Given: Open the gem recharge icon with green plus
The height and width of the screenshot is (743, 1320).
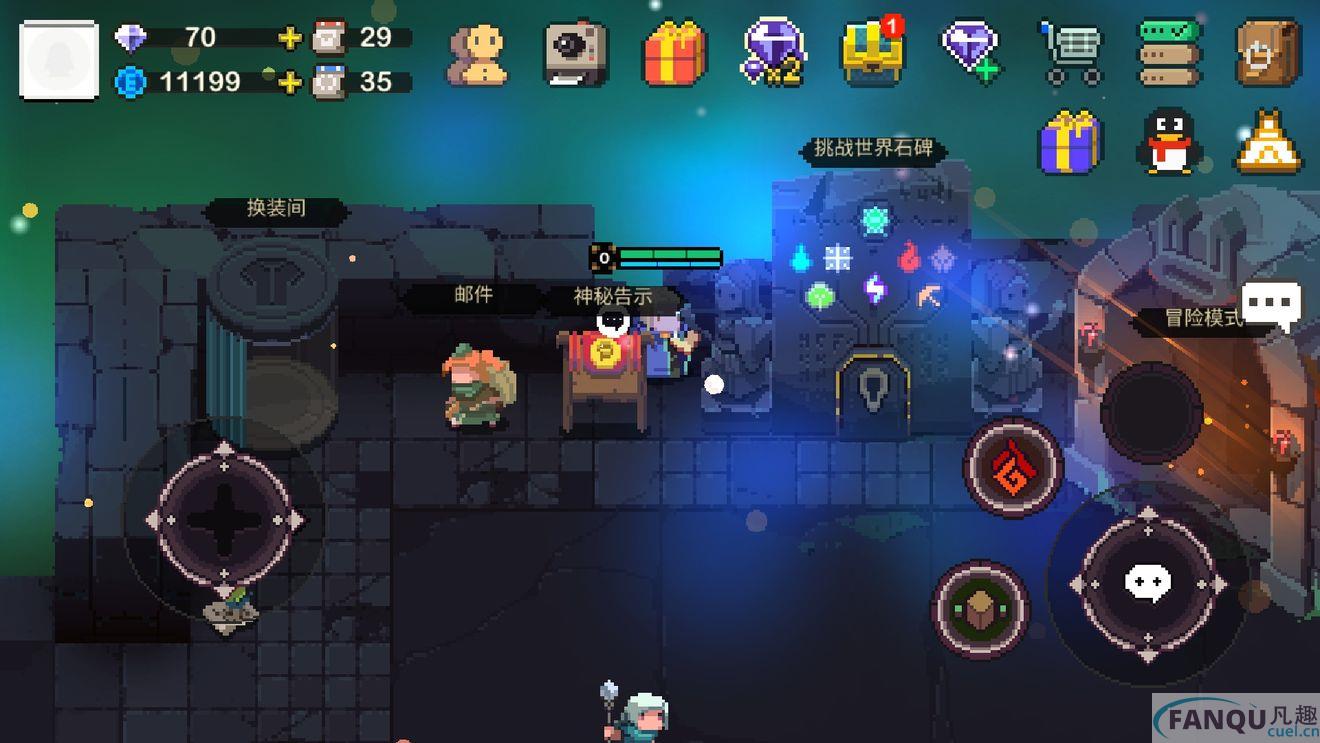Looking at the screenshot, I should pyautogui.click(x=970, y=52).
